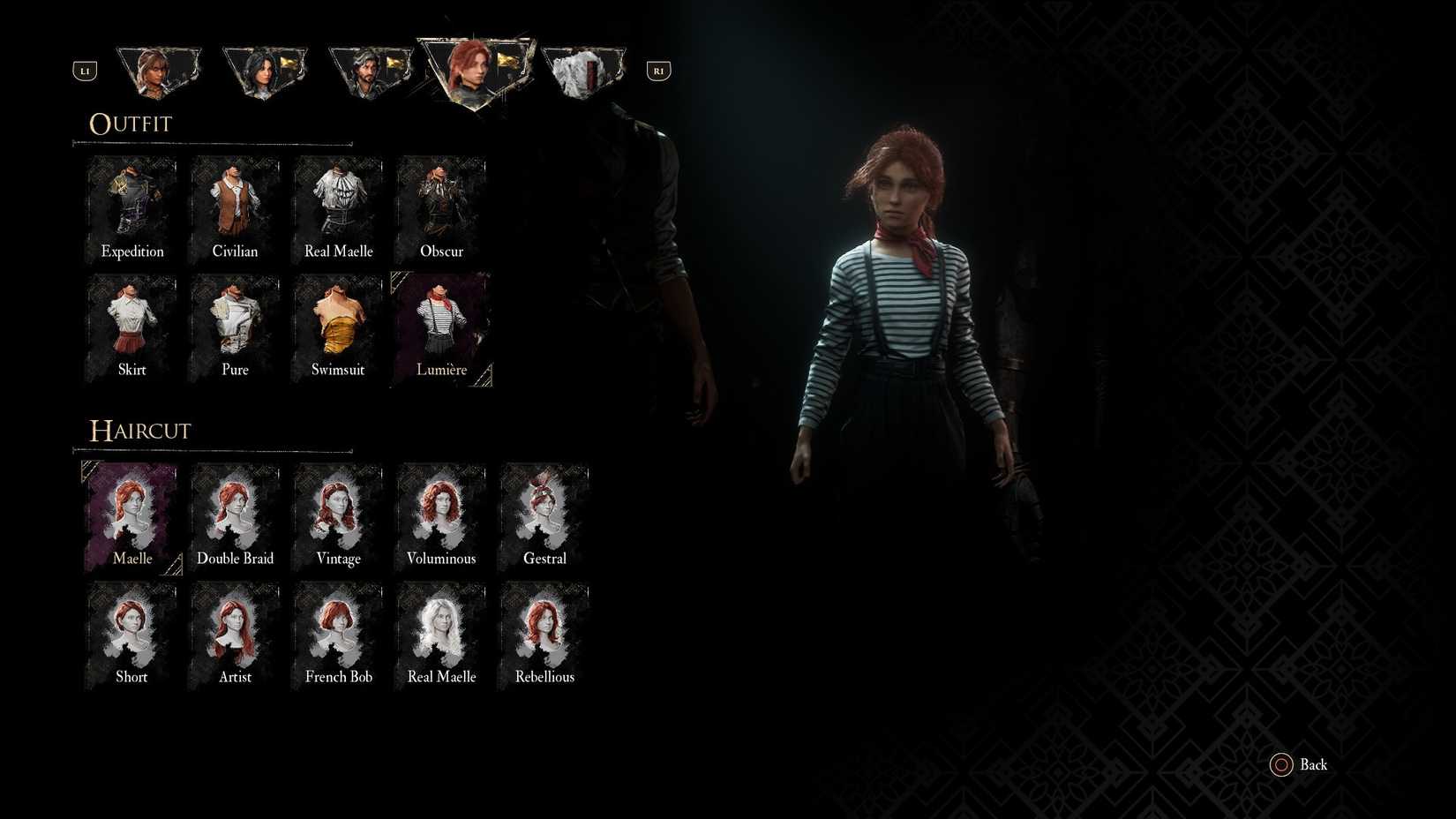This screenshot has width=1456, height=819.
Task: Choose the Double Braid haircut
Action: (x=235, y=516)
